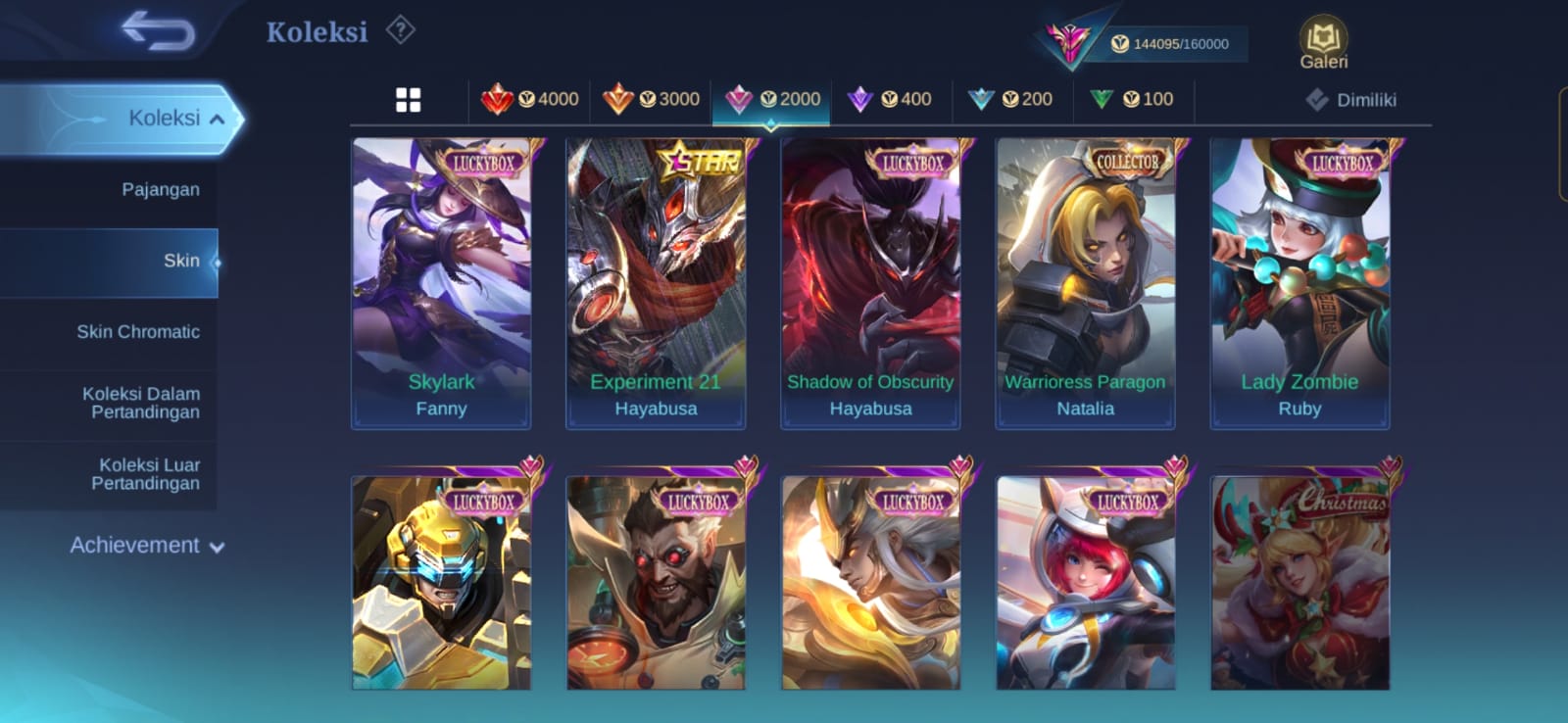Select the 3000 points tier tab
Image resolution: width=1568 pixels, height=723 pixels.
652,99
